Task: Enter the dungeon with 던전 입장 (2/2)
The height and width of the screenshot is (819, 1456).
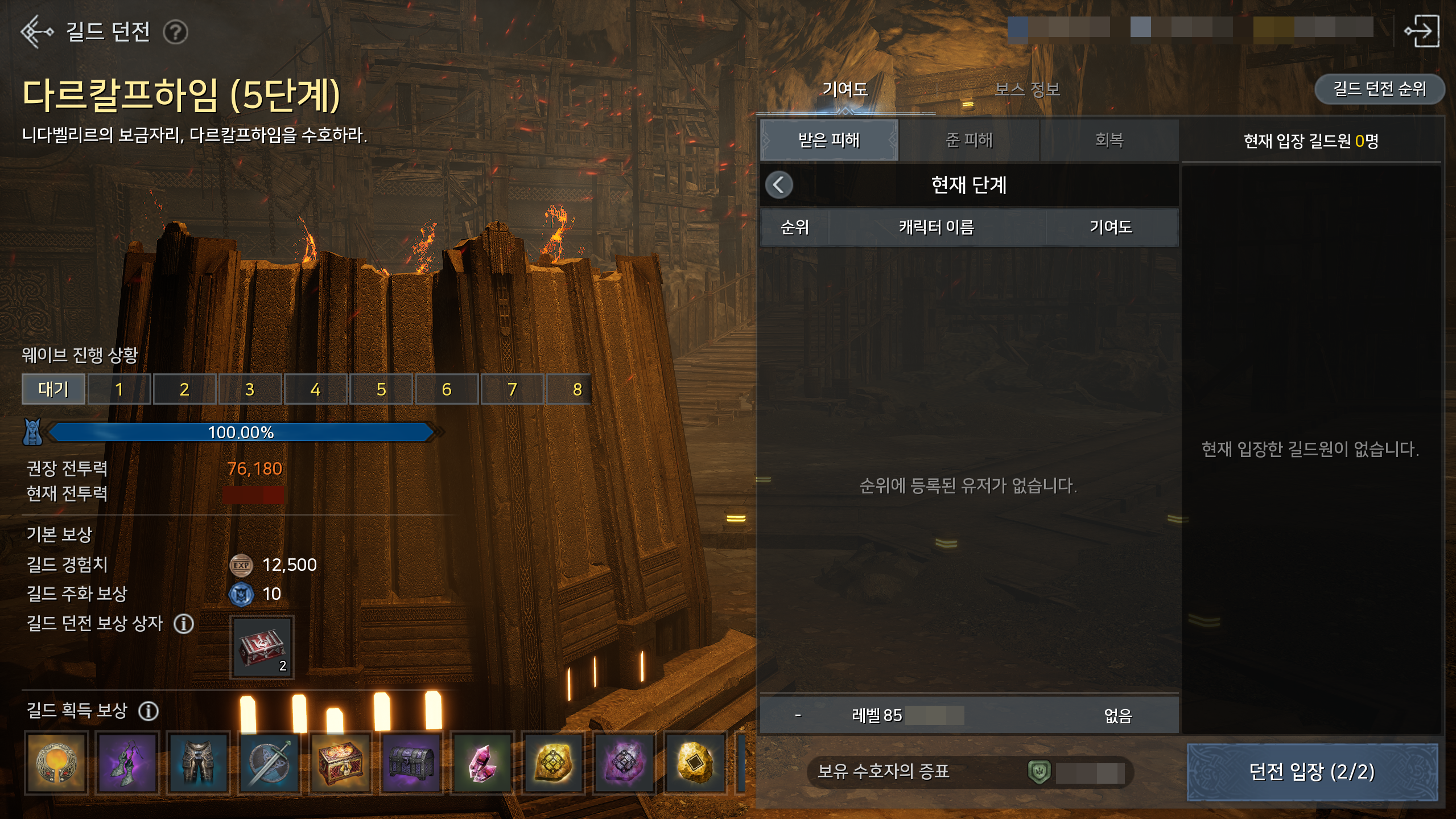Action: click(x=1311, y=772)
